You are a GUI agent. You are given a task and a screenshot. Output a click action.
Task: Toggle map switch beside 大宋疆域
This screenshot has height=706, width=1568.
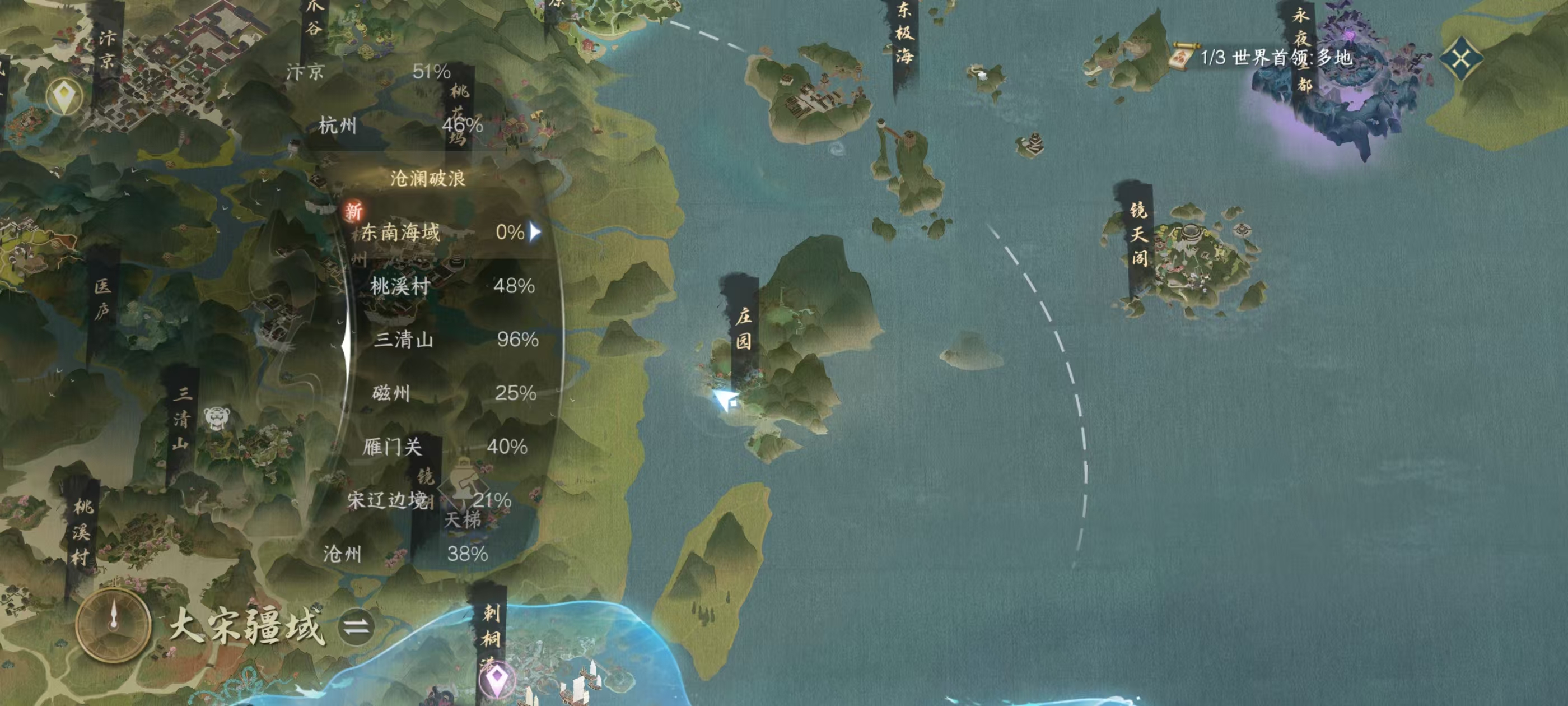356,626
